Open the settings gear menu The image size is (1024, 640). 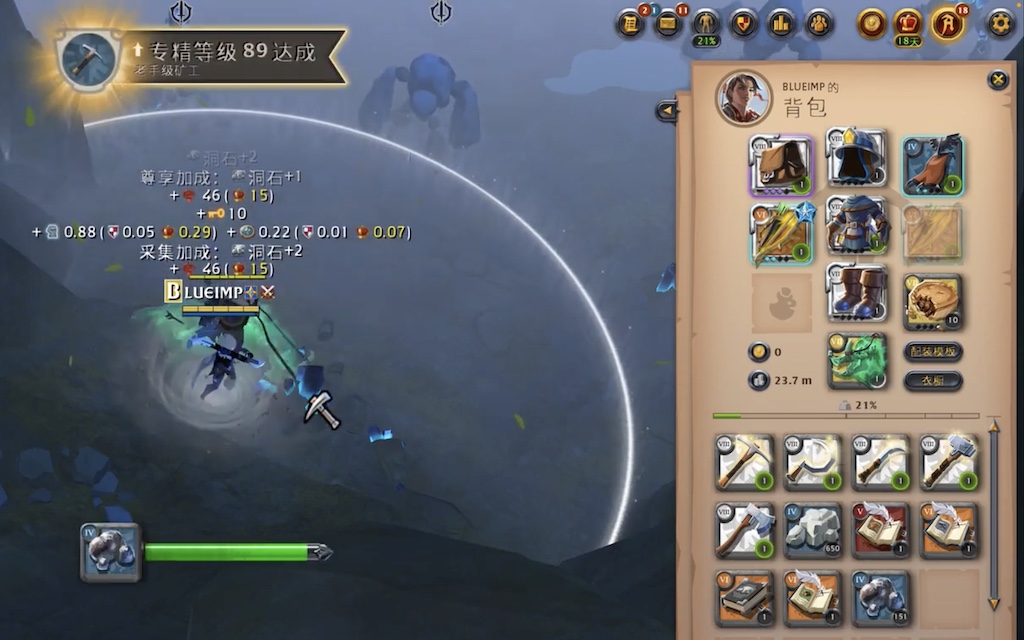[x=1000, y=23]
